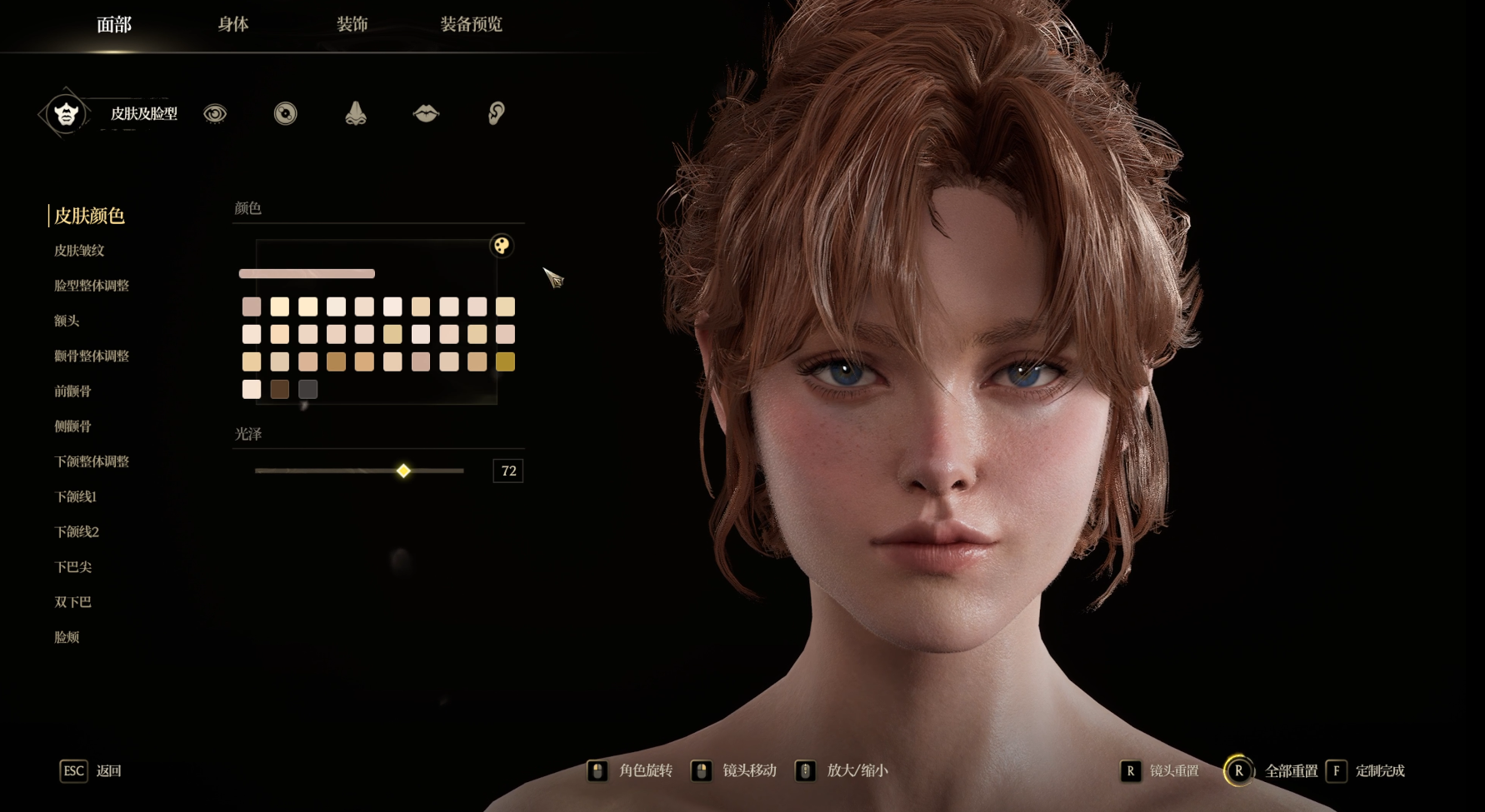The height and width of the screenshot is (812, 1485).
Task: Choose the 额头 option
Action: click(x=67, y=321)
